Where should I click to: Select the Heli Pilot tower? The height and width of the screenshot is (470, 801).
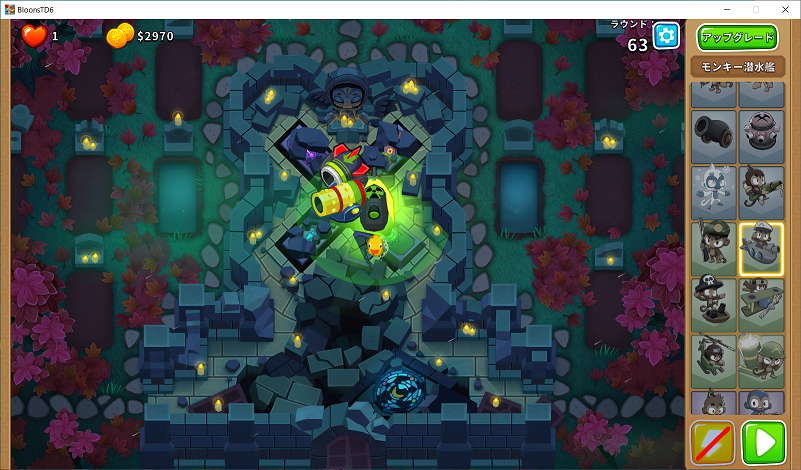pos(713,360)
